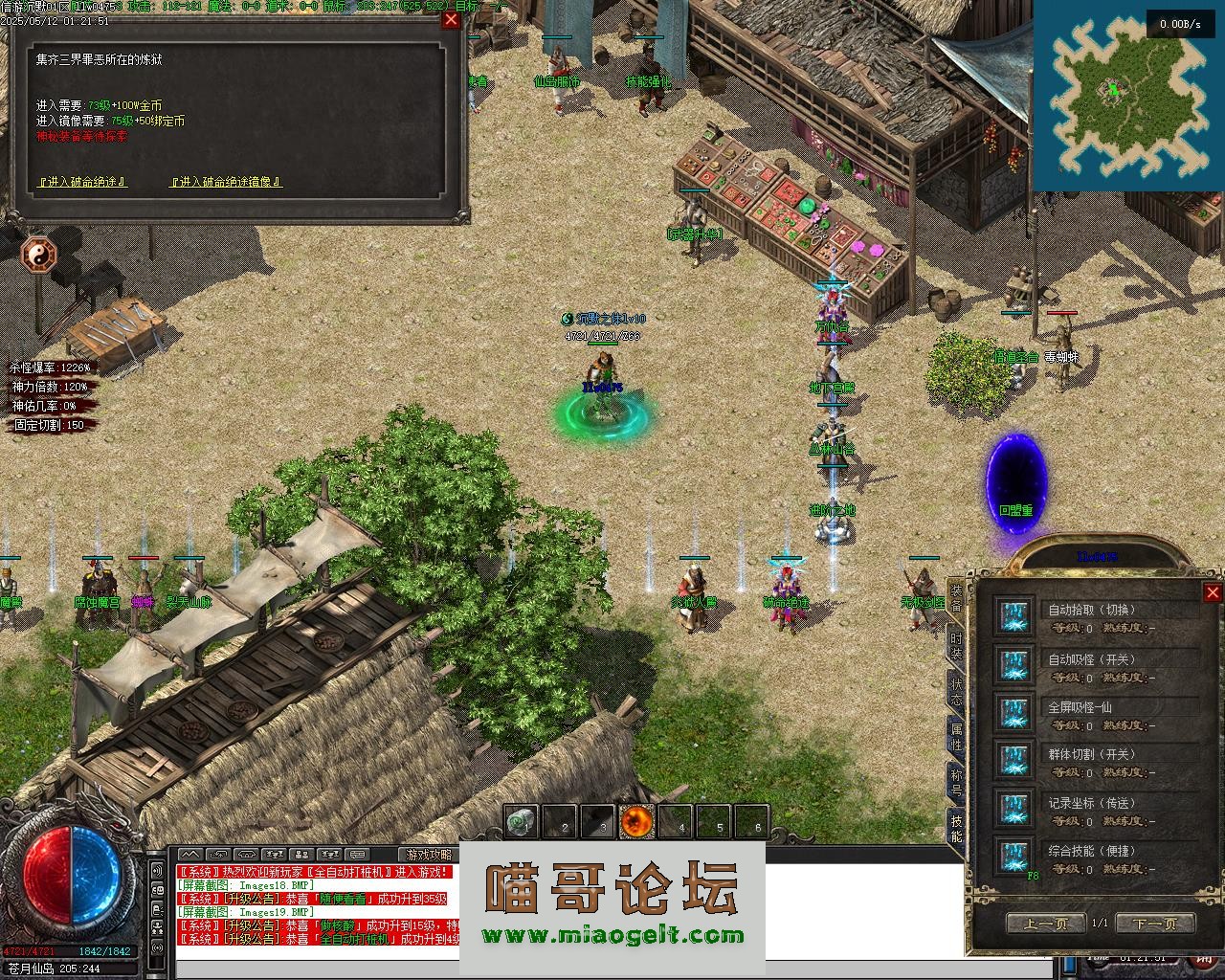Go to next page with 下一页
This screenshot has width=1225, height=980.
click(x=1154, y=924)
